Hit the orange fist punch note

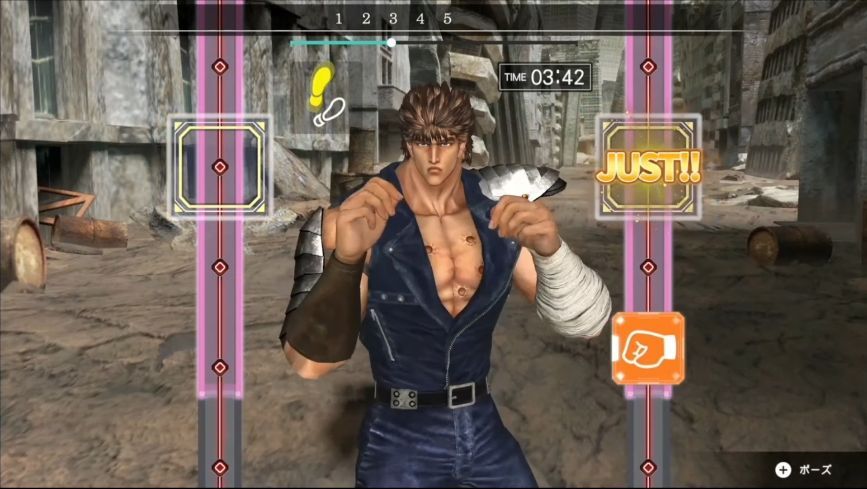[x=647, y=348]
